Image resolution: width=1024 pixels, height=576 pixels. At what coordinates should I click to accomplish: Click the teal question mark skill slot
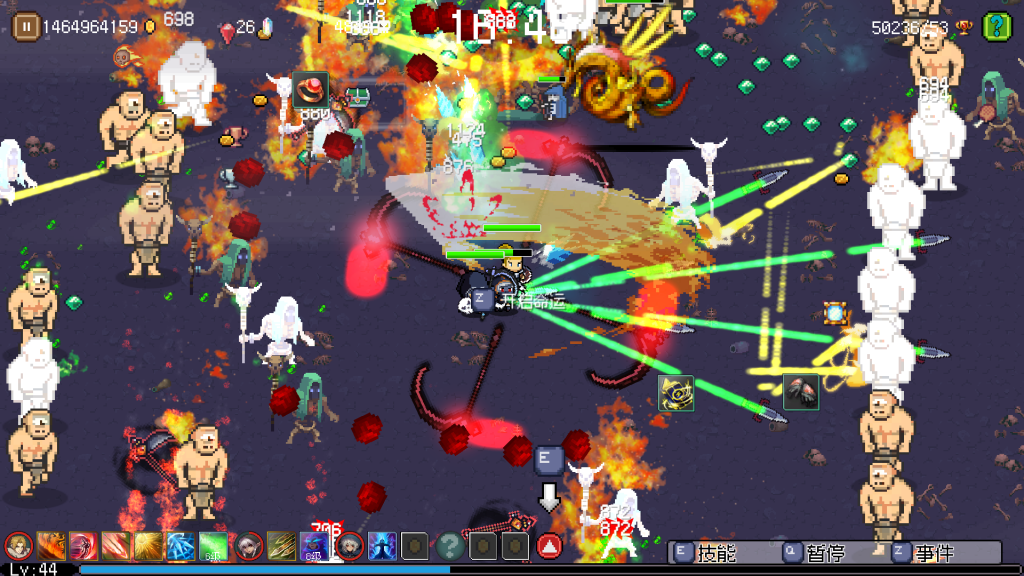[x=450, y=546]
